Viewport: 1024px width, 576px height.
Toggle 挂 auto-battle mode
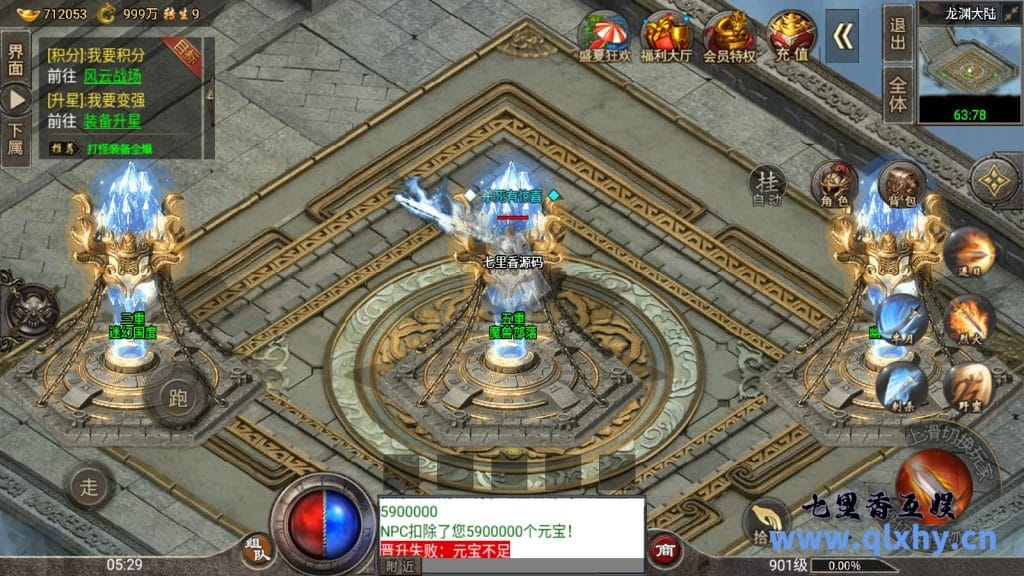coord(768,185)
